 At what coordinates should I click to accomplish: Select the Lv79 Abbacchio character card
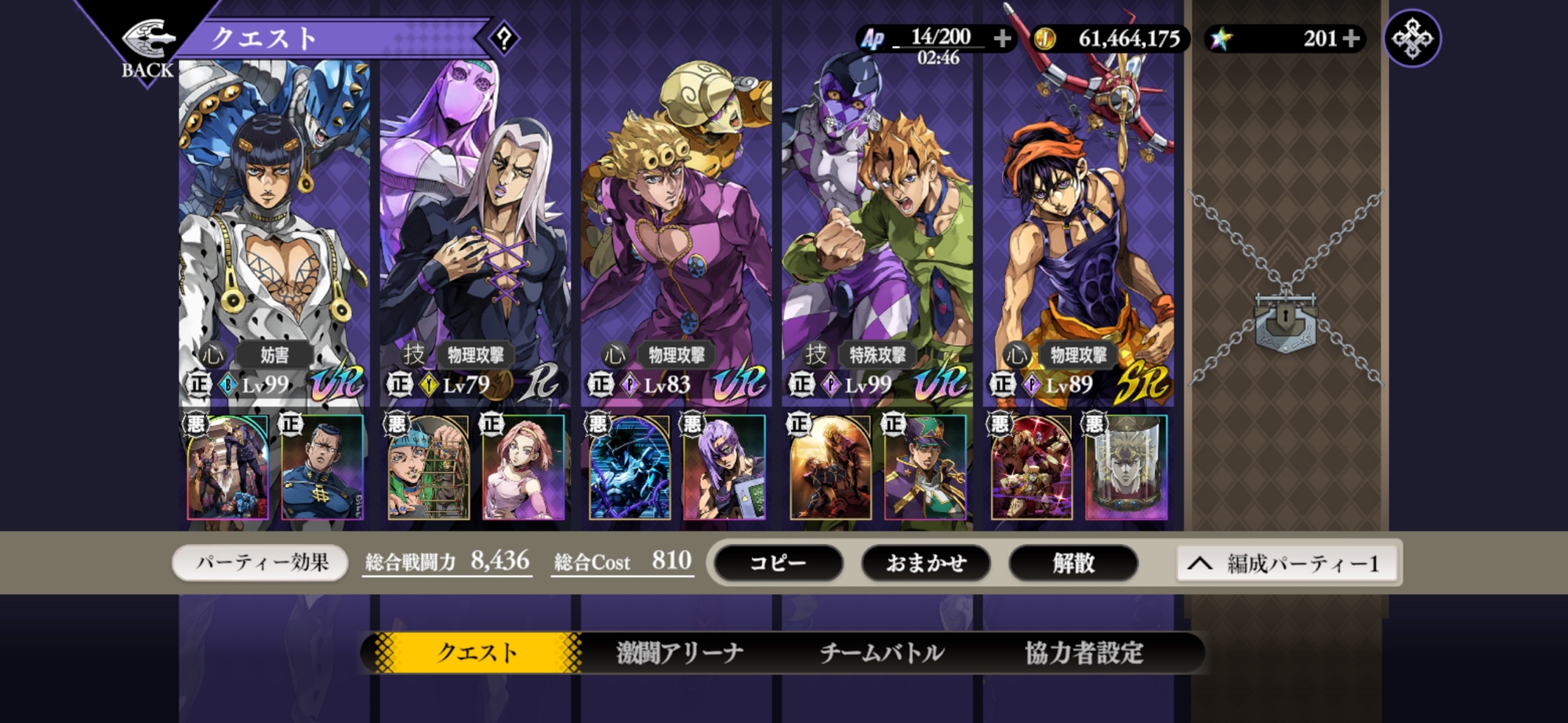(x=475, y=235)
